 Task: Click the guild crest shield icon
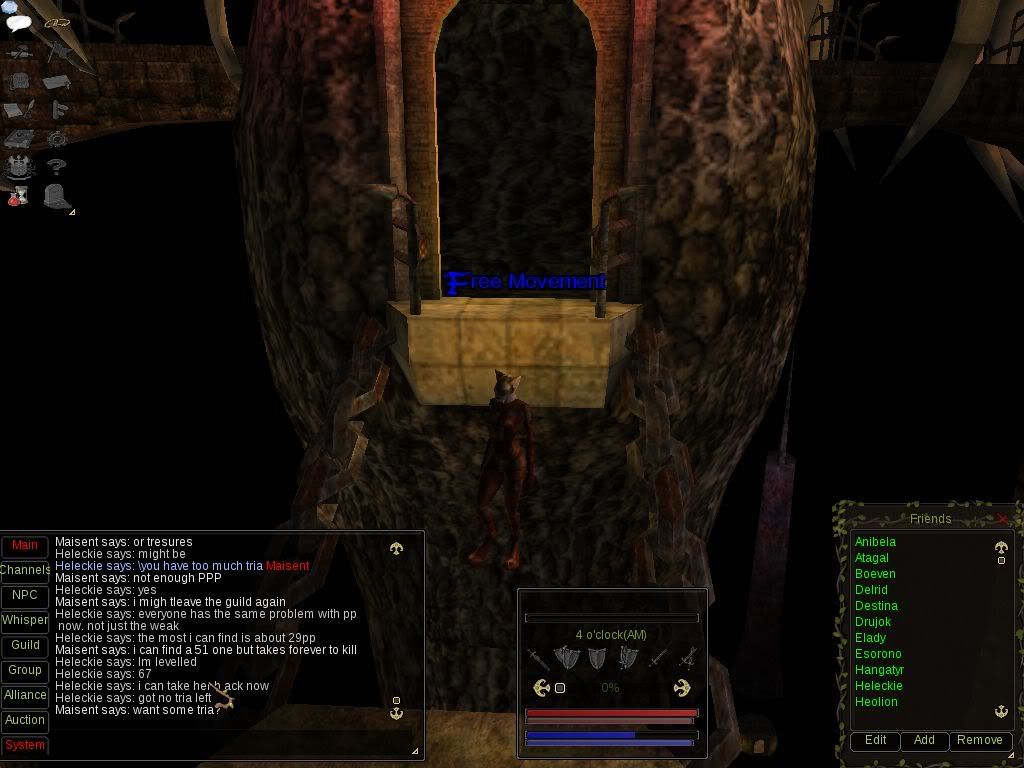click(x=19, y=167)
